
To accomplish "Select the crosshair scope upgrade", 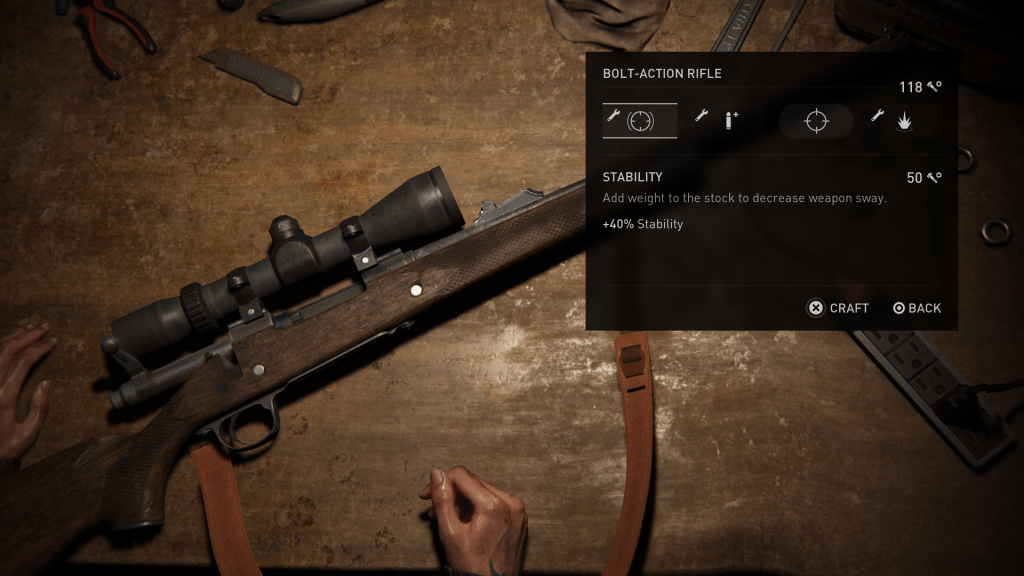I will pyautogui.click(x=816, y=121).
